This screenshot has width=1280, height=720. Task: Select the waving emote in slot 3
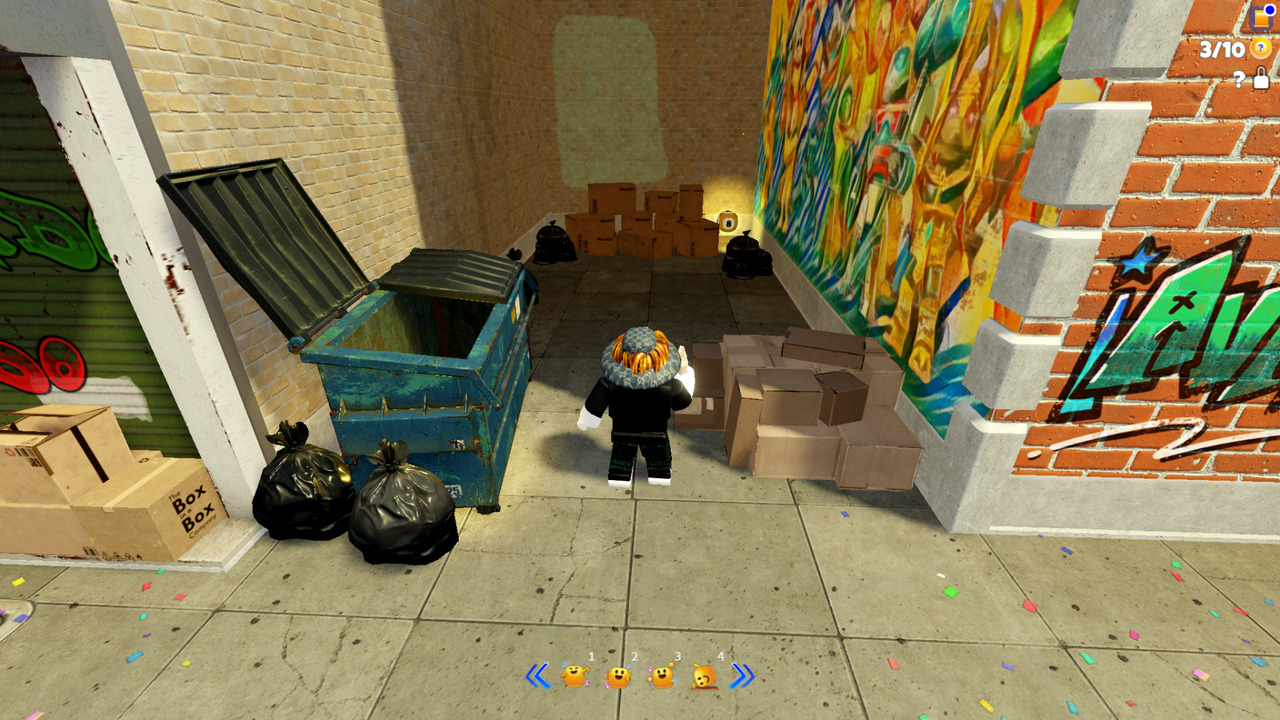click(x=660, y=677)
